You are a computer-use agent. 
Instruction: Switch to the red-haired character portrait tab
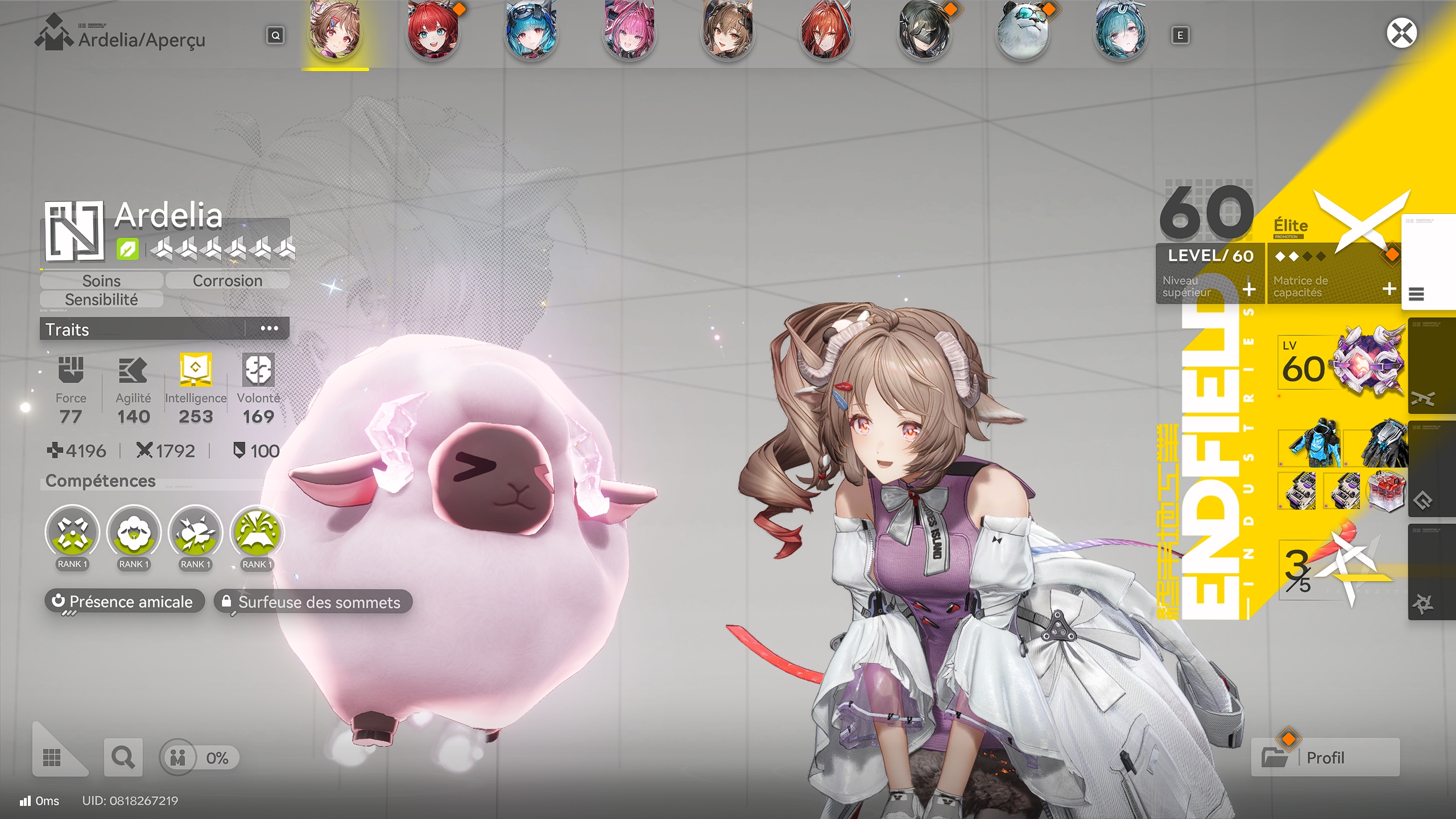432,32
